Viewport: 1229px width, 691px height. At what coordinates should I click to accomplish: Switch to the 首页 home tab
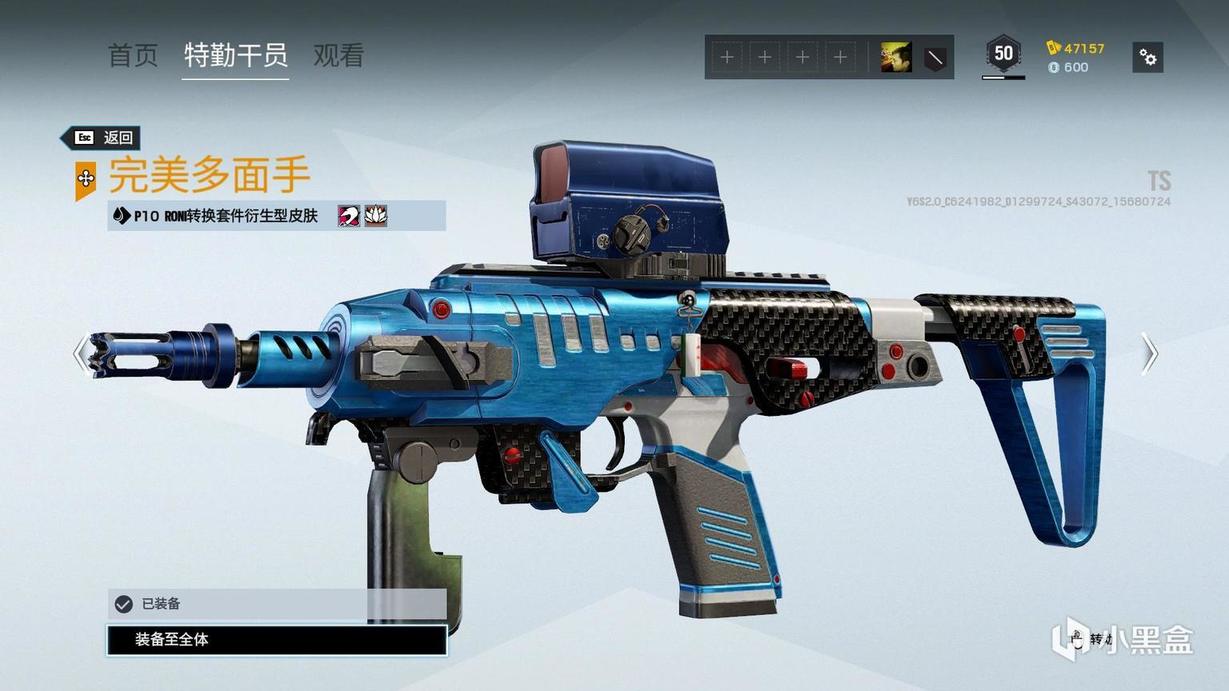pyautogui.click(x=133, y=56)
